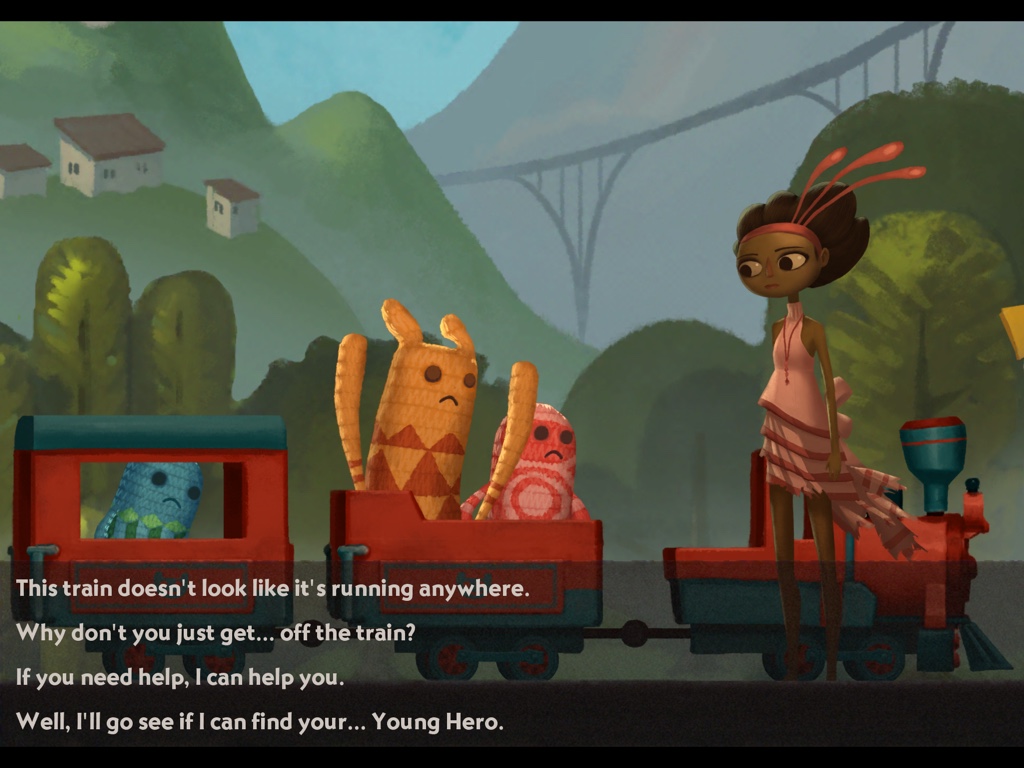Viewport: 1024px width, 768px height.
Task: Say "Well, I'll go see if I can find your... Young Hero."
Action: [x=259, y=721]
